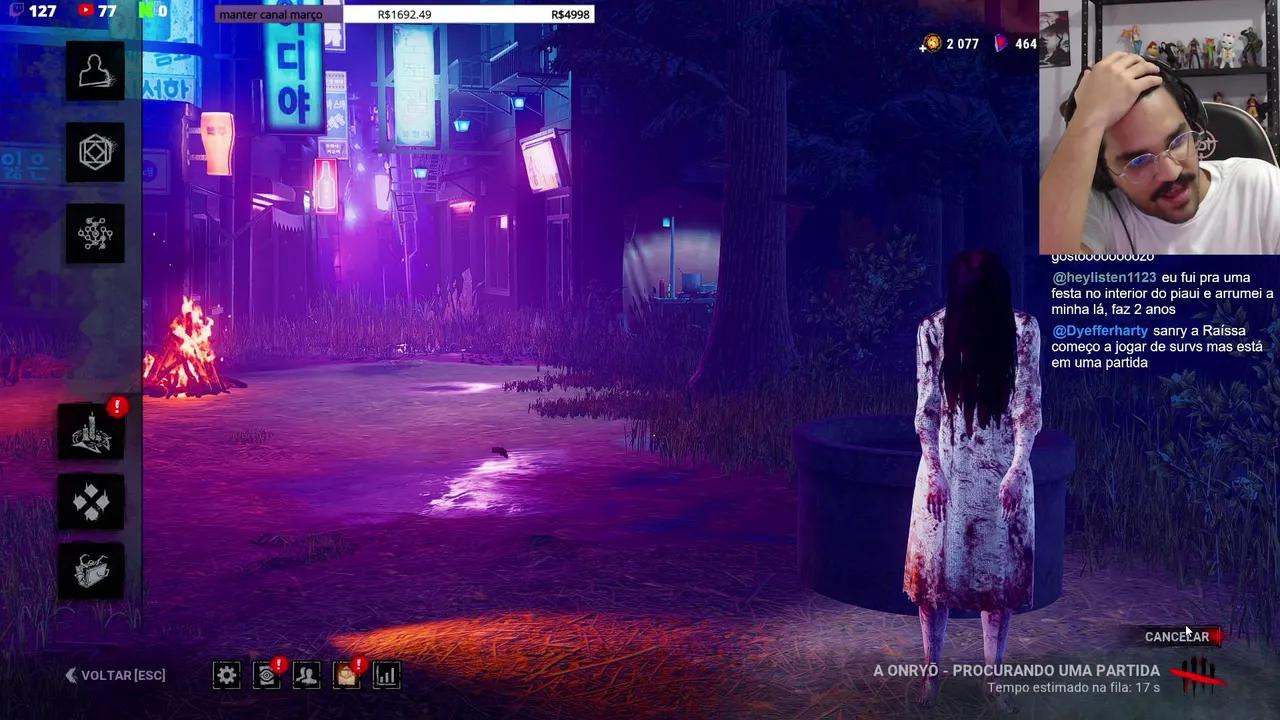The width and height of the screenshot is (1280, 720).
Task: Open the Bloodweb node icon
Action: click(95, 233)
